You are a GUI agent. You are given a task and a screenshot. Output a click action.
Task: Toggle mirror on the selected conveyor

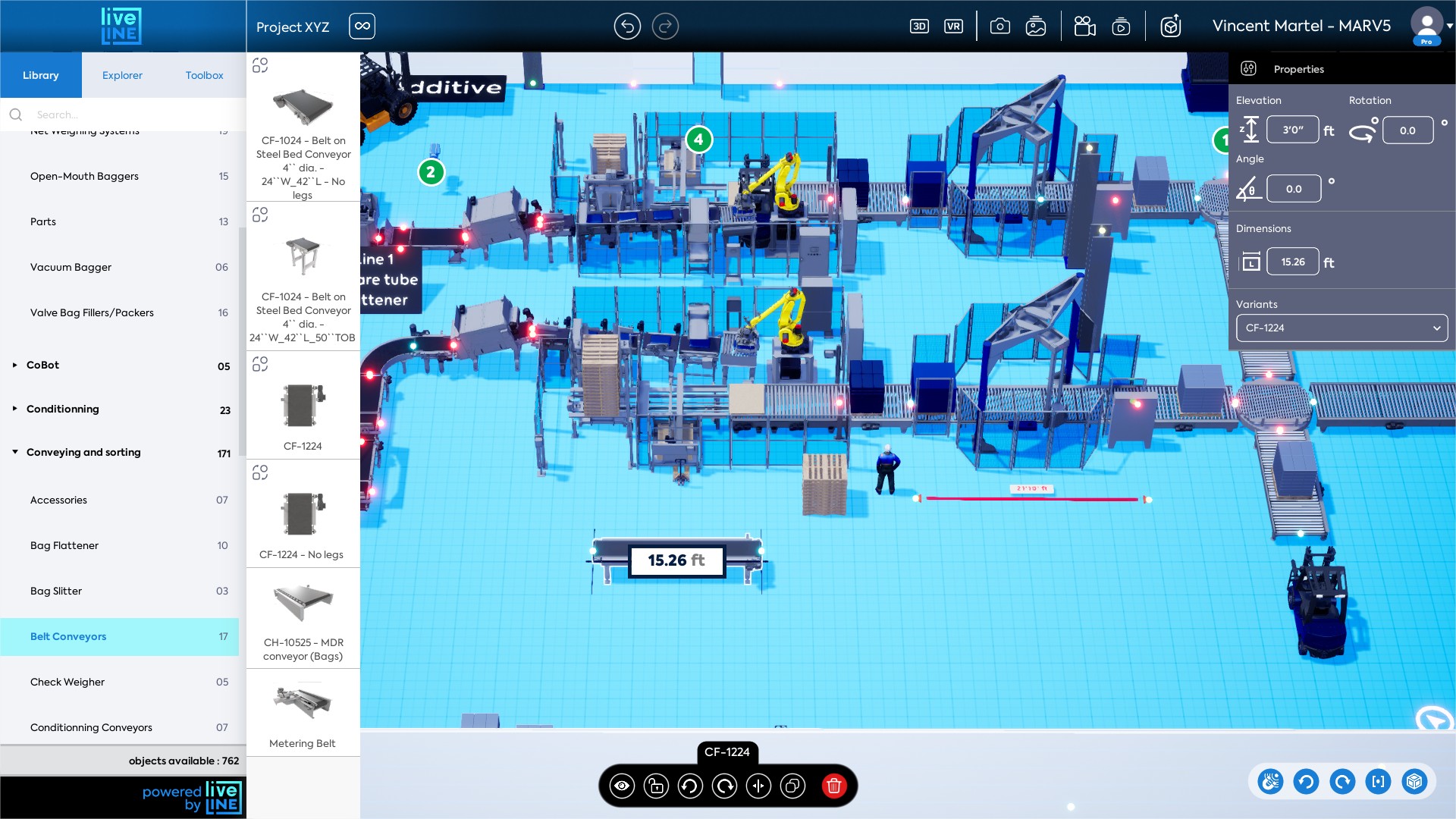coord(759,786)
